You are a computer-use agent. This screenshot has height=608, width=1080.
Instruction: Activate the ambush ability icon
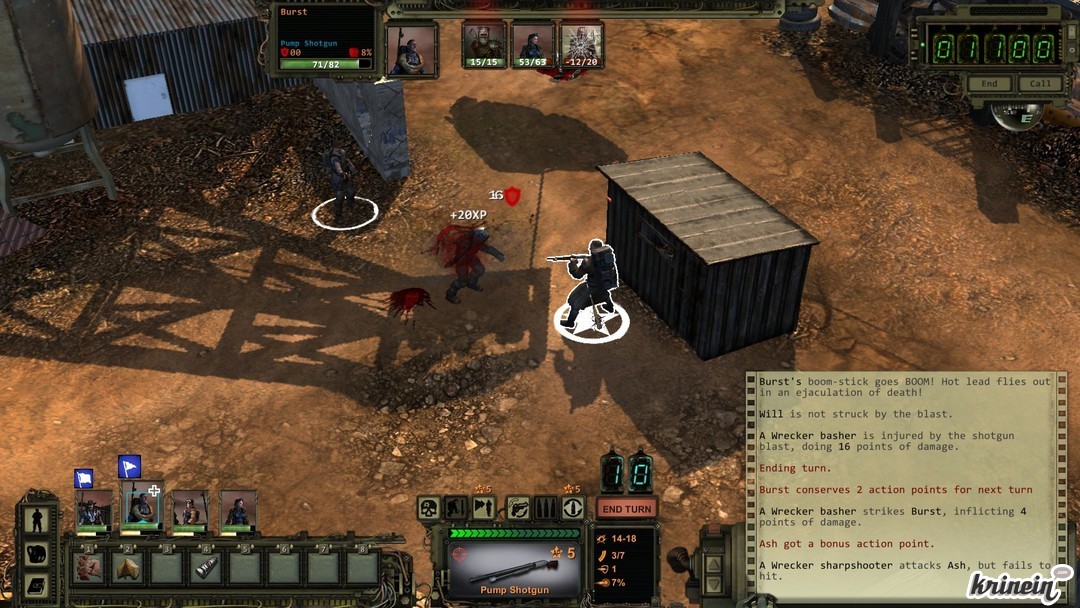pyautogui.click(x=484, y=508)
